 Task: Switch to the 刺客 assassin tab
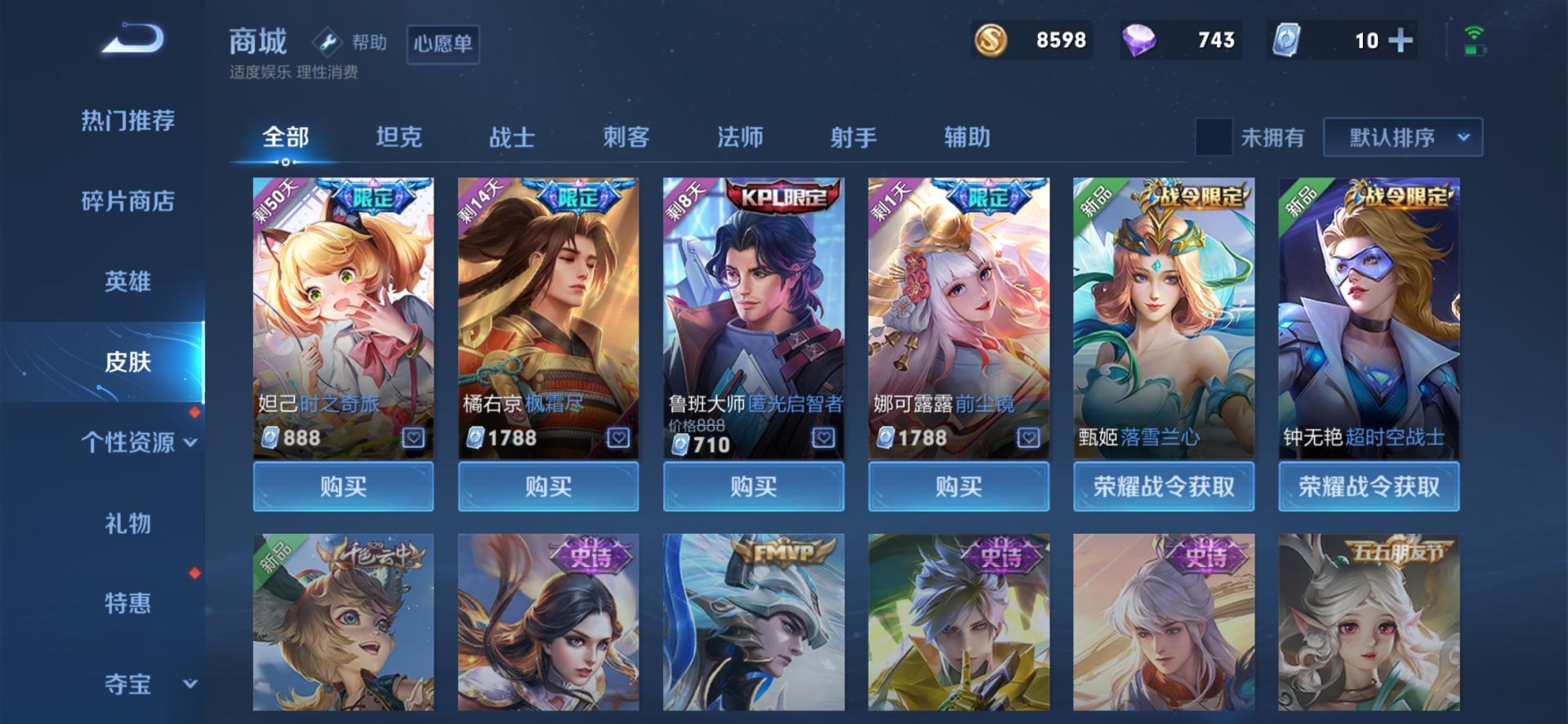[x=626, y=137]
